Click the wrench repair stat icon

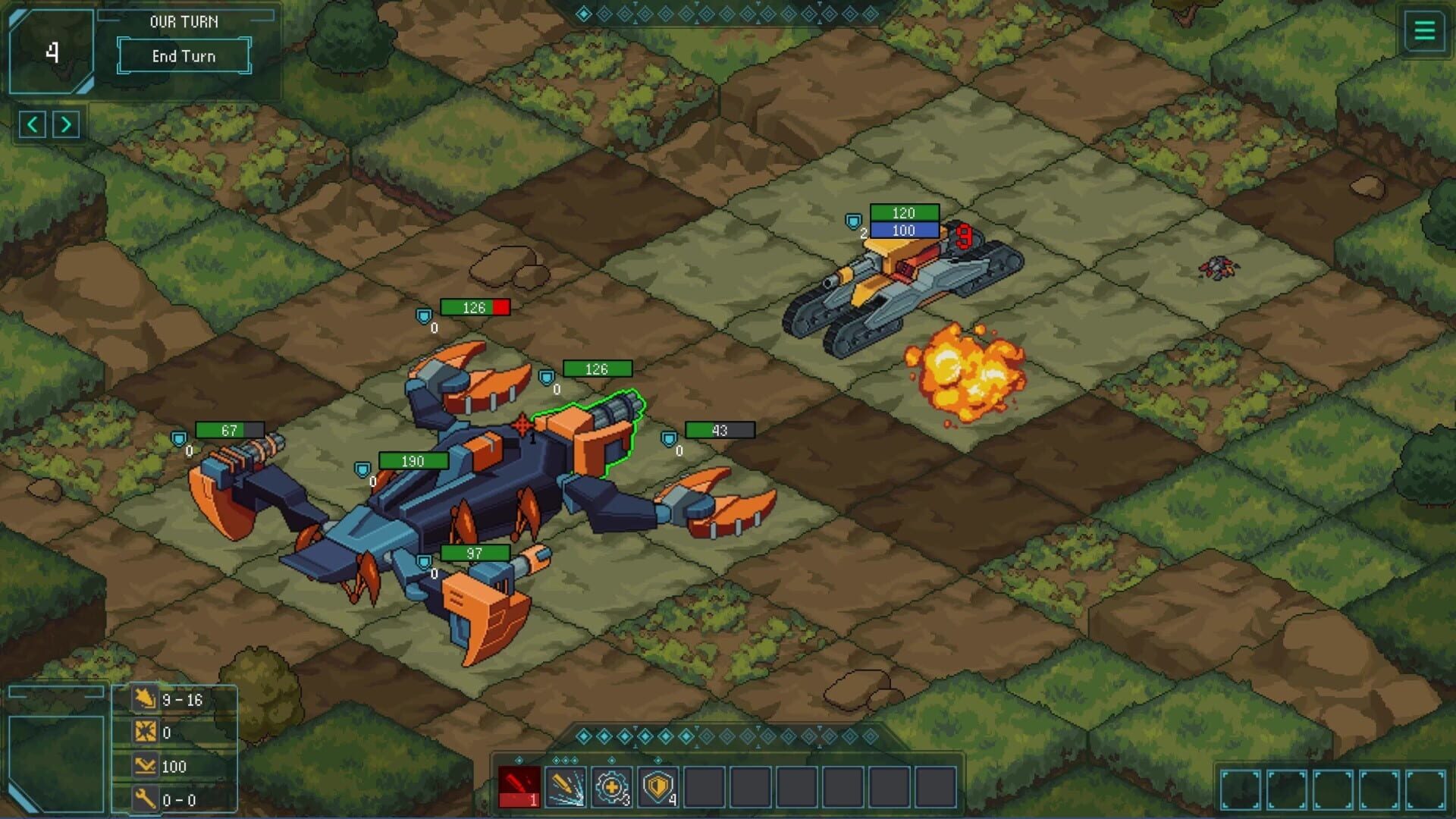point(146,799)
